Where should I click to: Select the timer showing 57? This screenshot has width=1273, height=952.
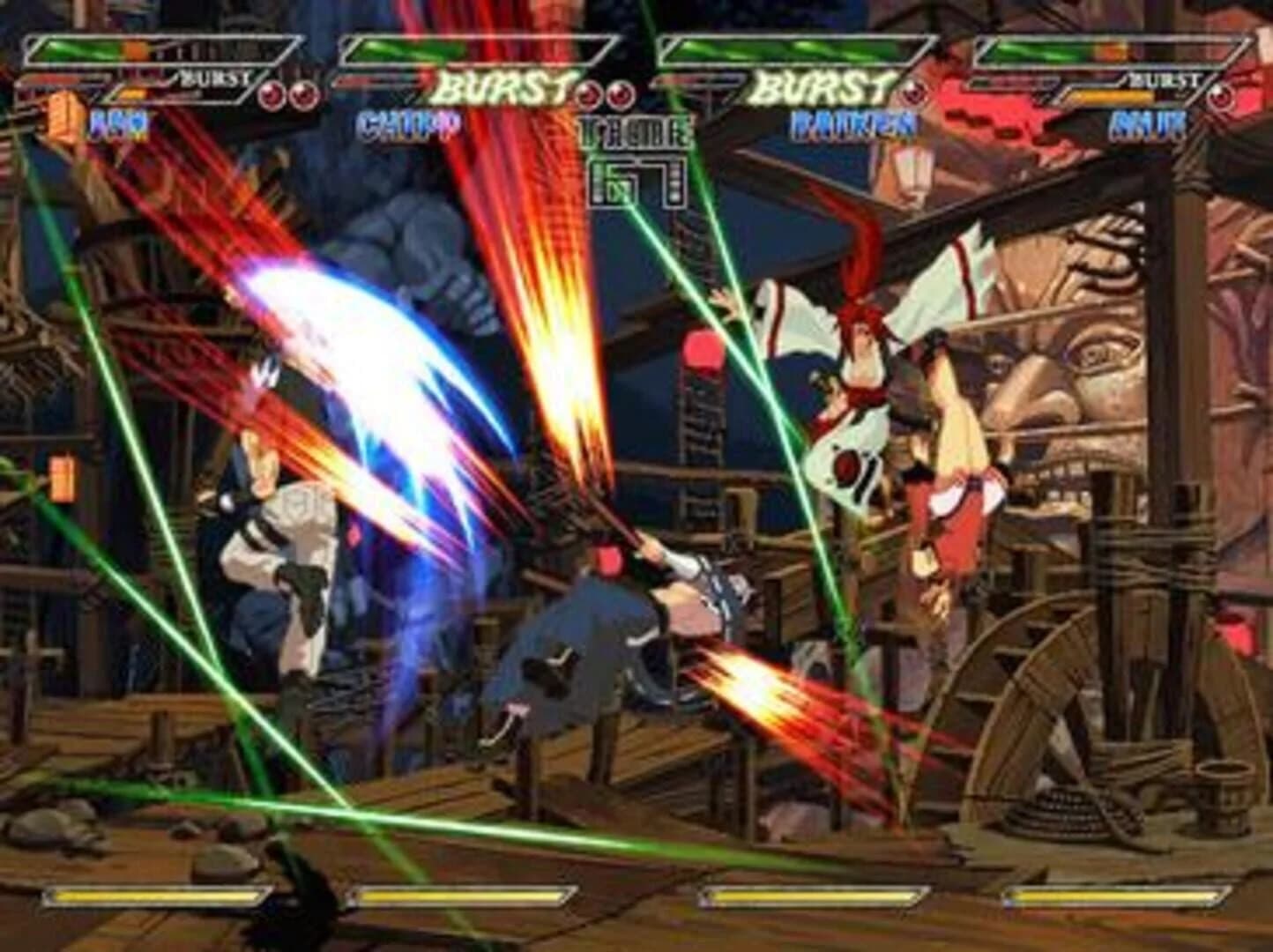tap(635, 181)
